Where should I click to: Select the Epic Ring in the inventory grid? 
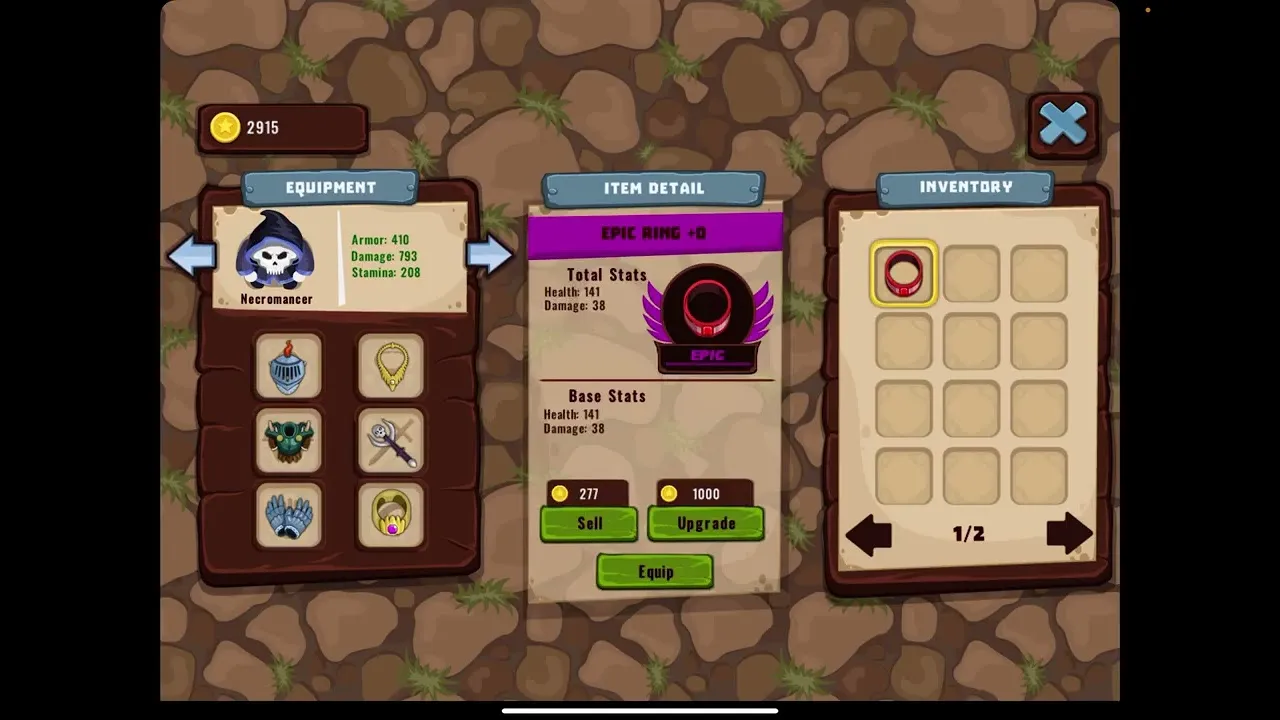pyautogui.click(x=903, y=274)
